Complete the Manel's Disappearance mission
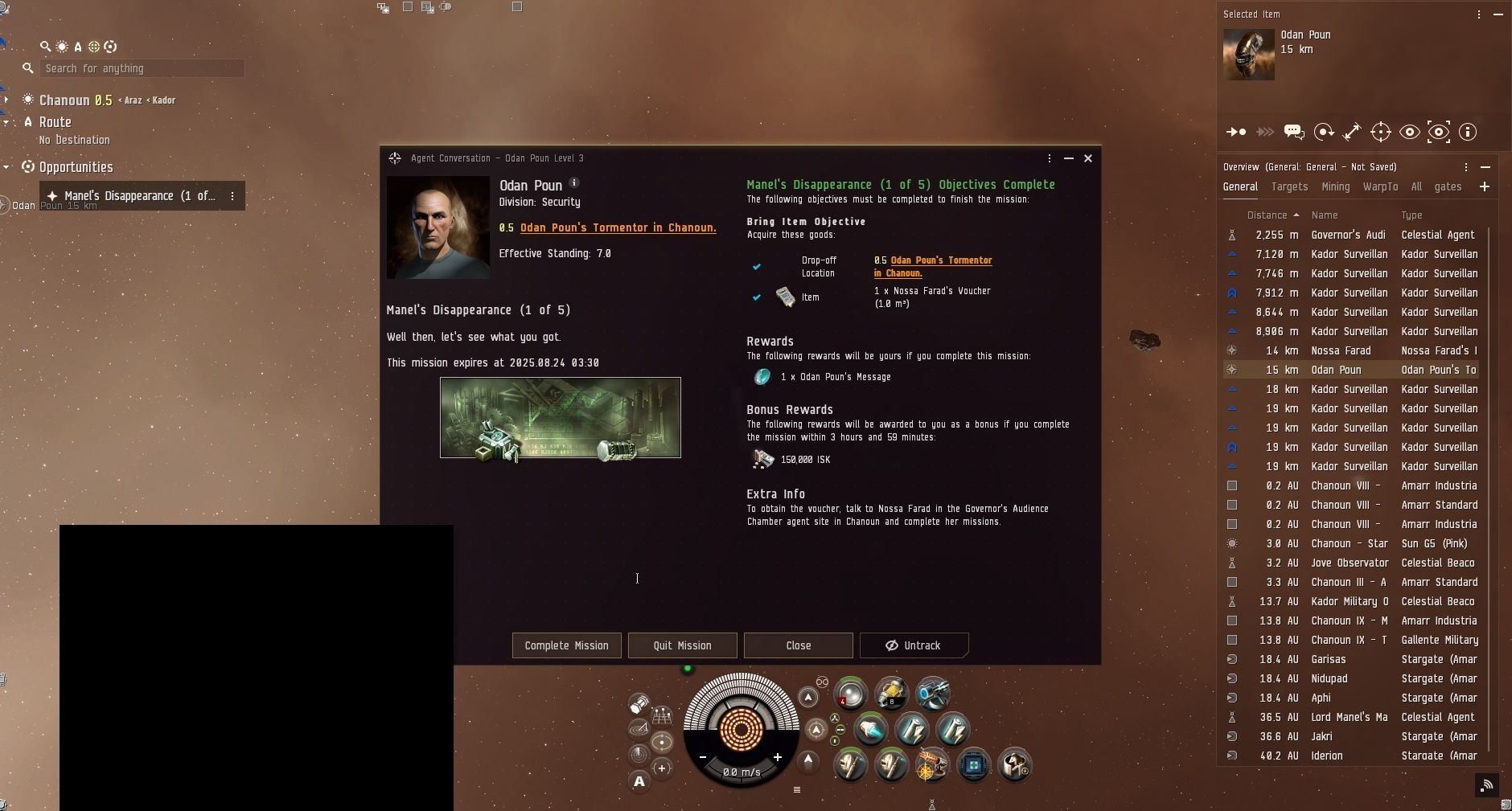1512x811 pixels. [566, 645]
